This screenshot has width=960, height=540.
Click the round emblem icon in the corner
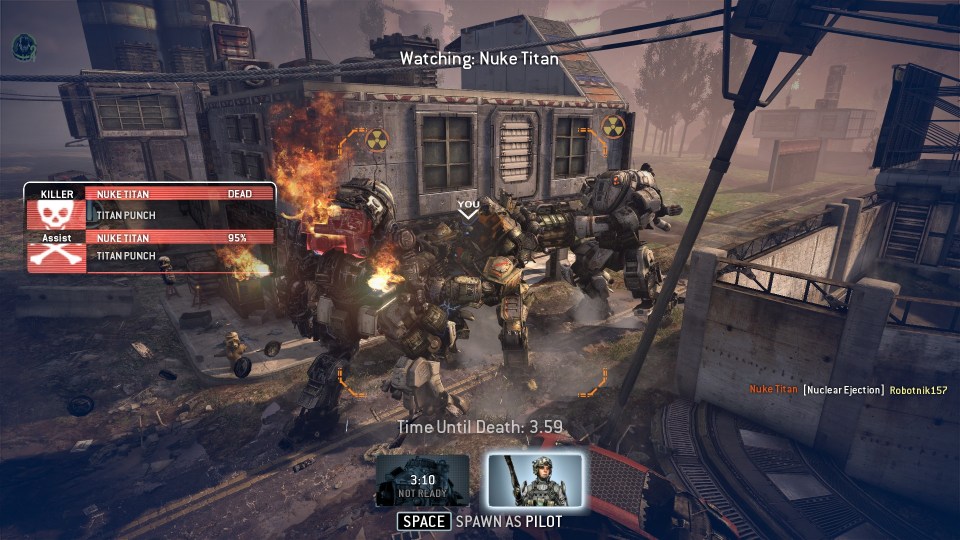click(x=24, y=46)
